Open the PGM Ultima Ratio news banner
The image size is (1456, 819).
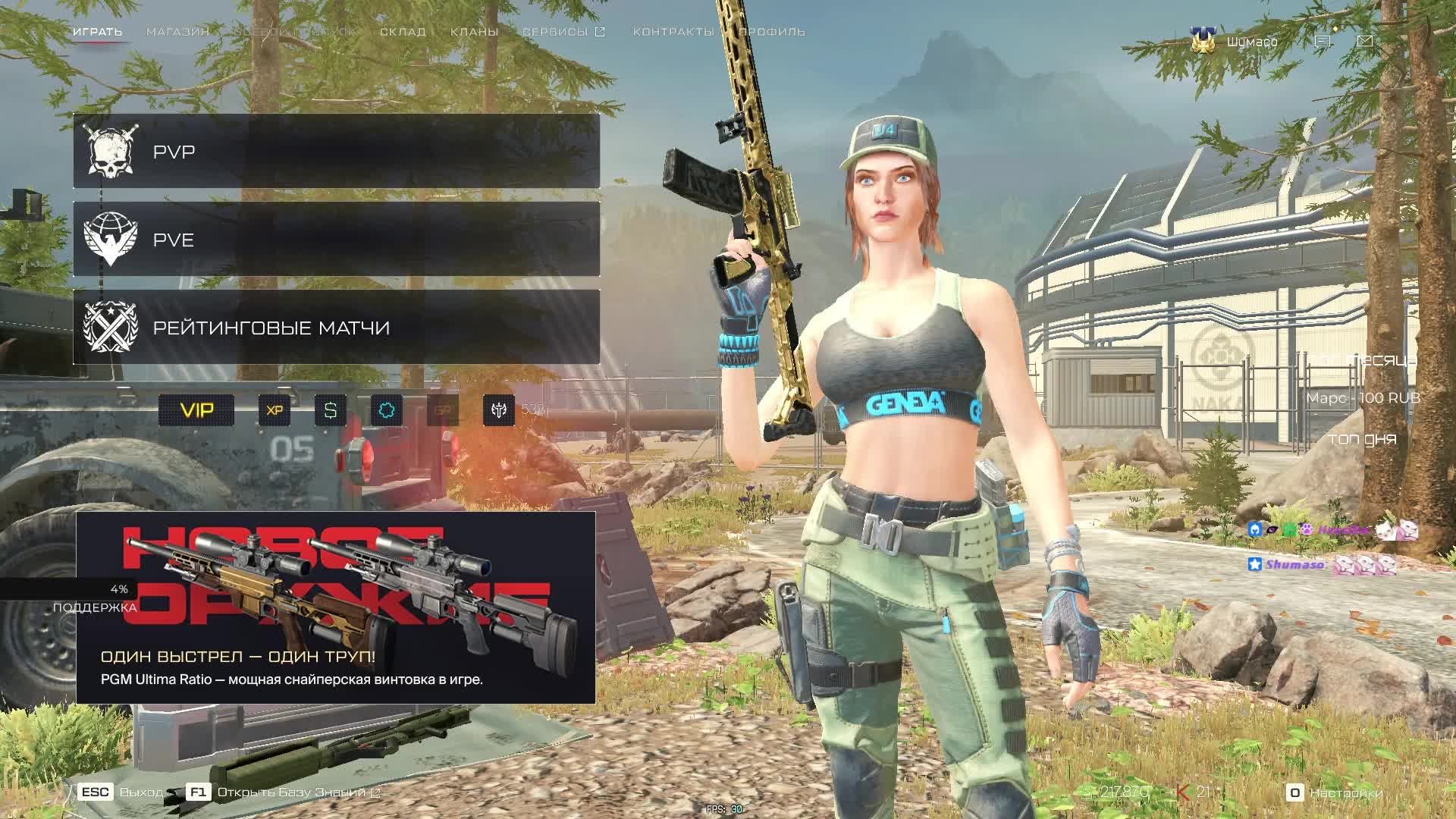335,607
